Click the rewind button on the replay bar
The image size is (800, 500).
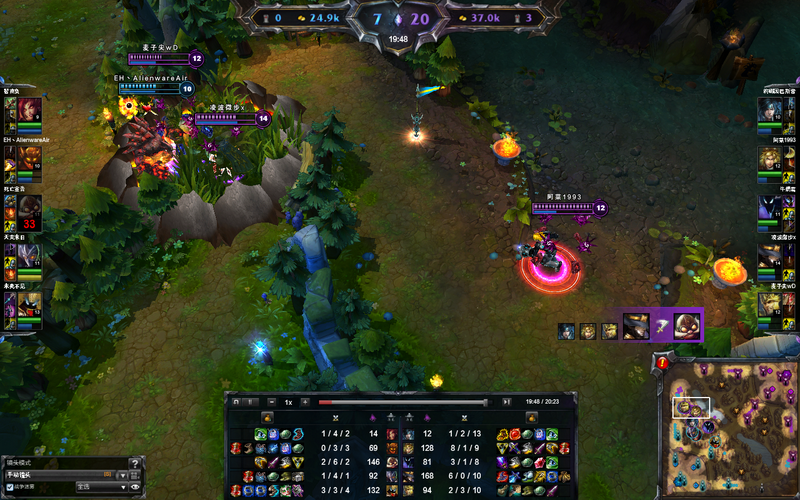[236, 401]
